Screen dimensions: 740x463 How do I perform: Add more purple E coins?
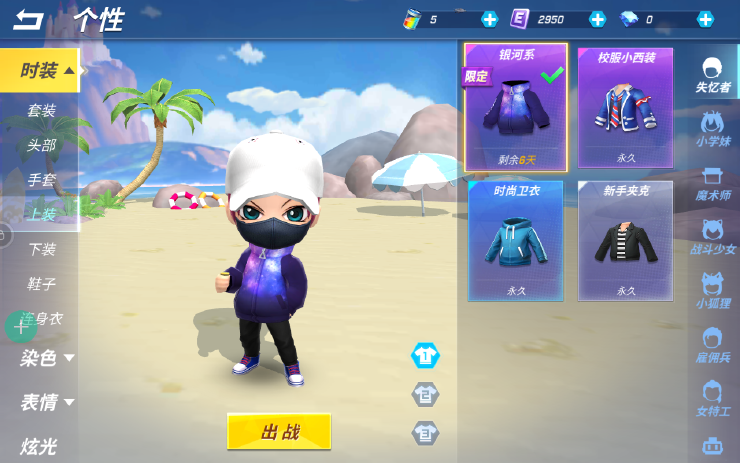click(x=597, y=19)
